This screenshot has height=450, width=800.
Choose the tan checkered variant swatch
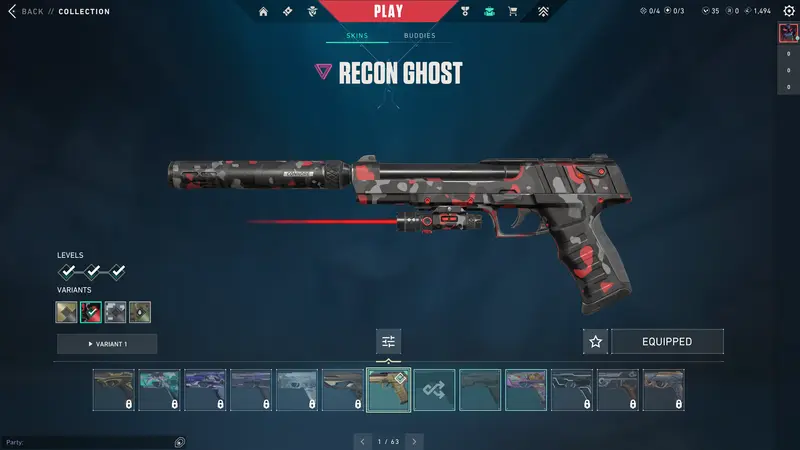[67, 312]
